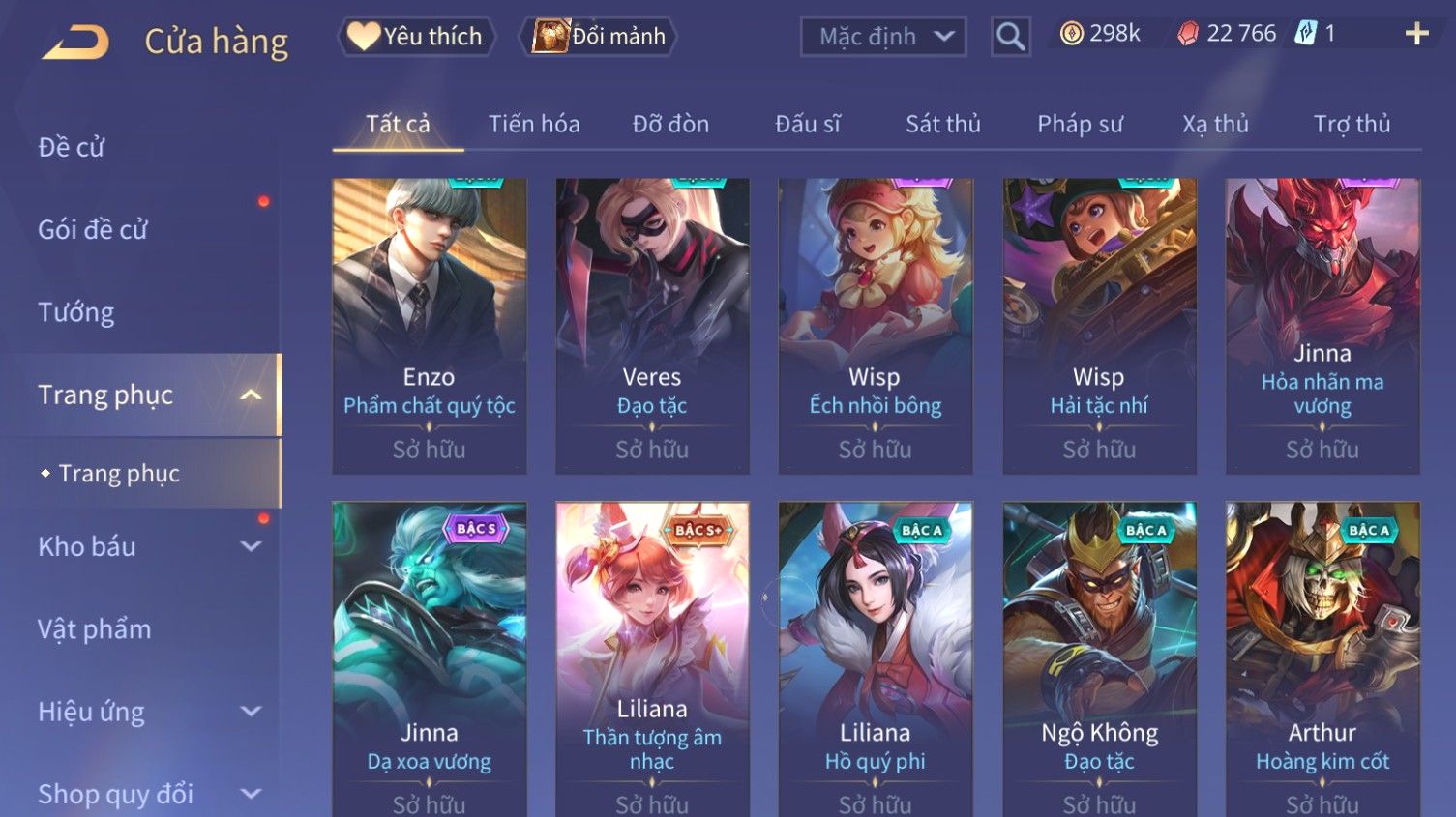Screen dimensions: 1456x817
Task: Add currency with the plus button
Action: [1416, 35]
